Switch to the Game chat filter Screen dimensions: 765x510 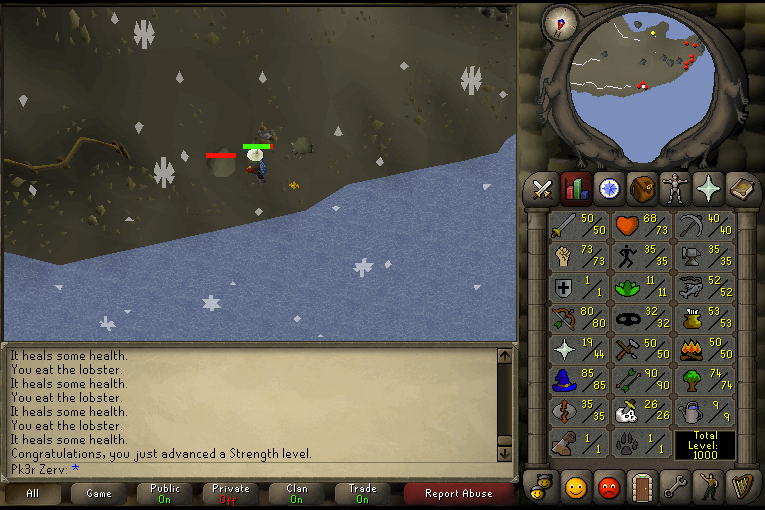click(x=99, y=493)
